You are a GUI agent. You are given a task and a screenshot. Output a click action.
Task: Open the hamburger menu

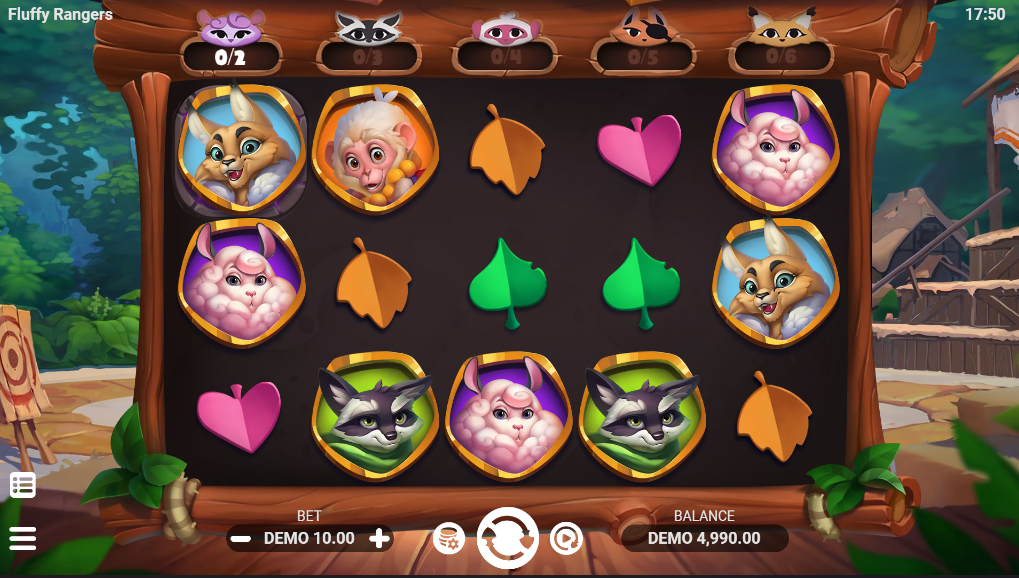coord(23,538)
